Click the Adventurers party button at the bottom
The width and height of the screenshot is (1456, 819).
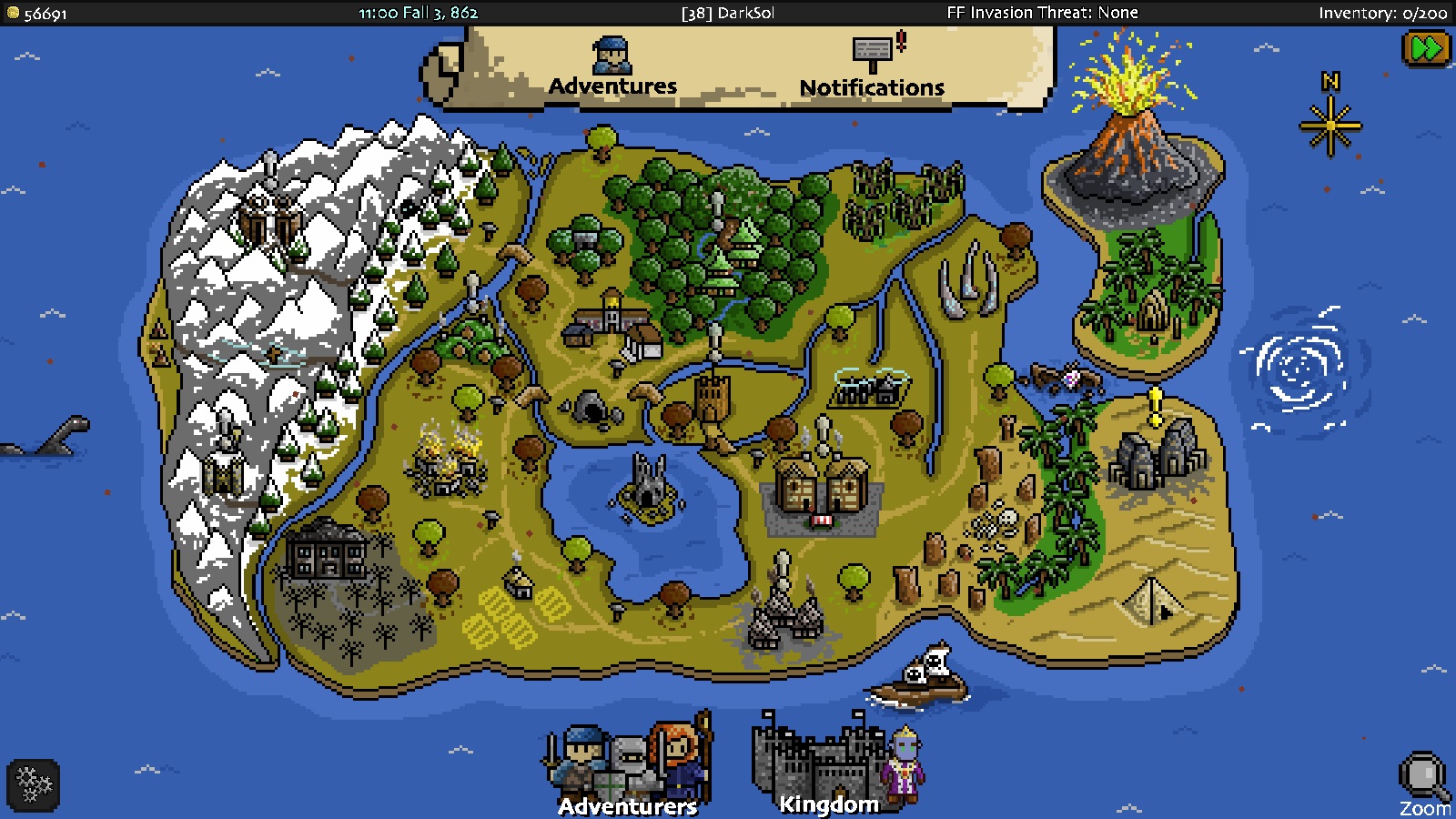[x=626, y=764]
